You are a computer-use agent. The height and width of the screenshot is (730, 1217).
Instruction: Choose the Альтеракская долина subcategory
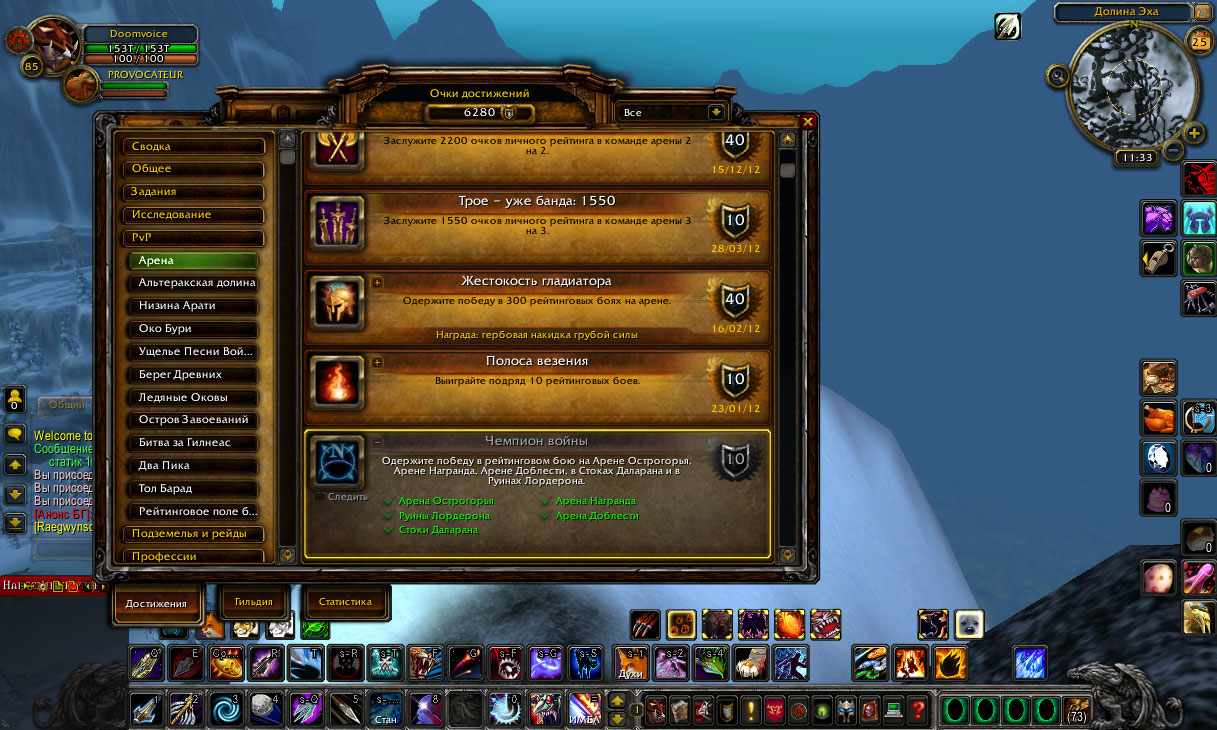coord(196,283)
